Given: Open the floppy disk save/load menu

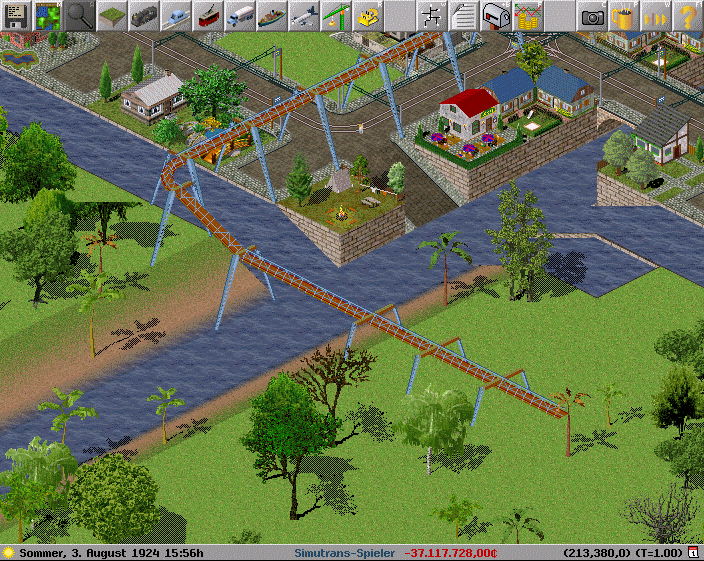Looking at the screenshot, I should click(16, 15).
